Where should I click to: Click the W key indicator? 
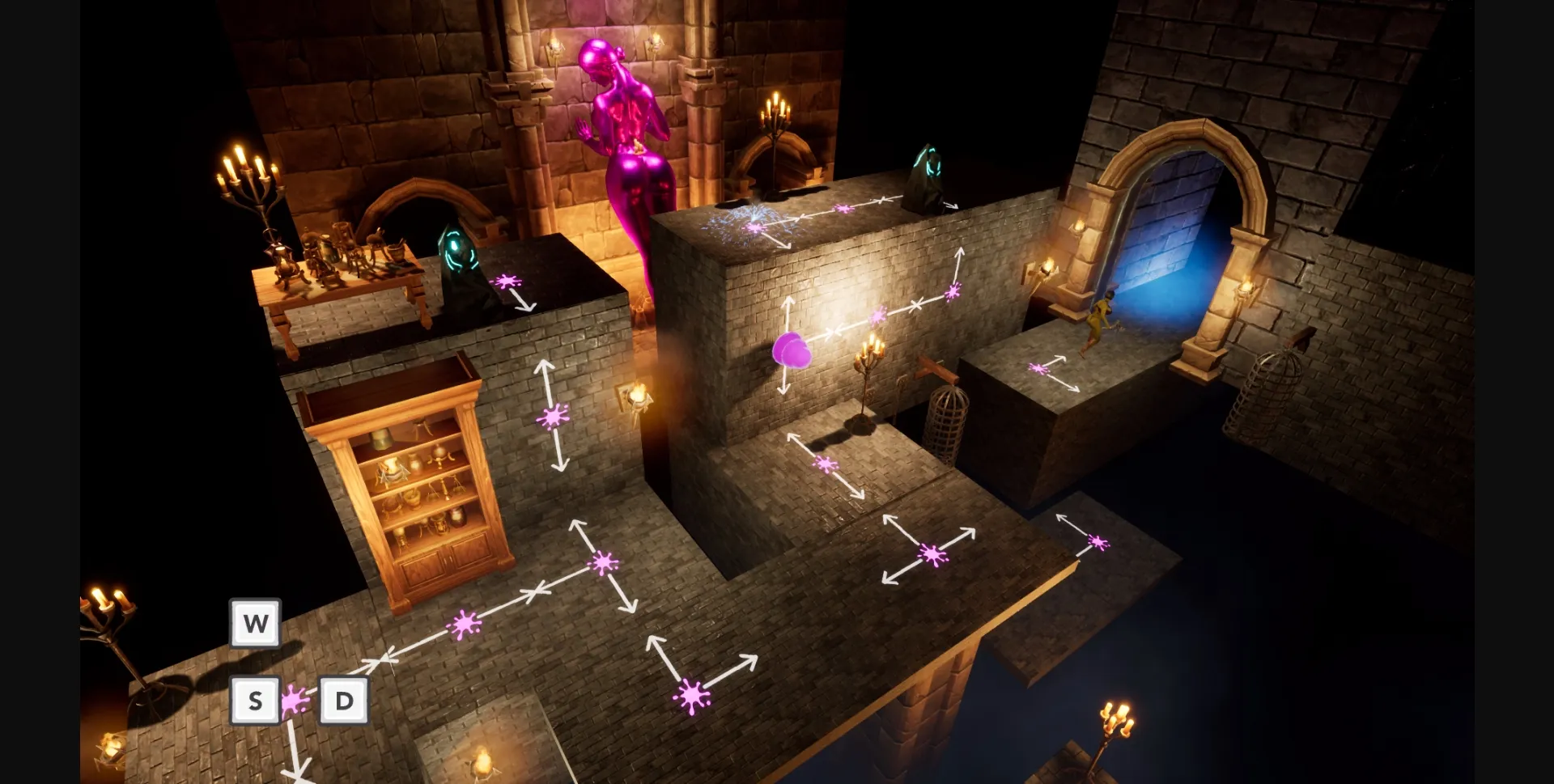pos(255,623)
